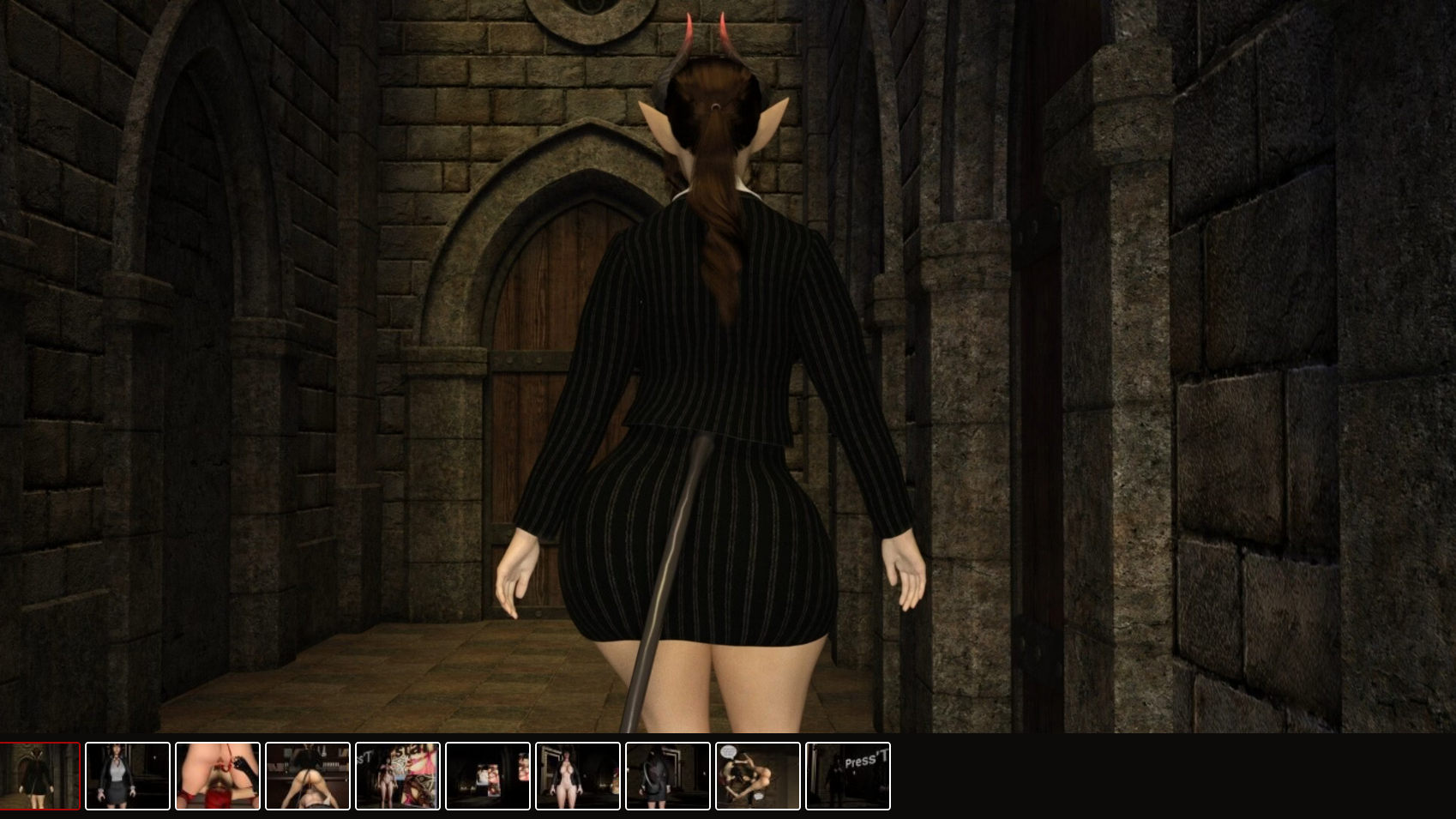Viewport: 1456px width, 819px height.
Task: View the dark thumbnail with glowing posters
Action: (488, 776)
